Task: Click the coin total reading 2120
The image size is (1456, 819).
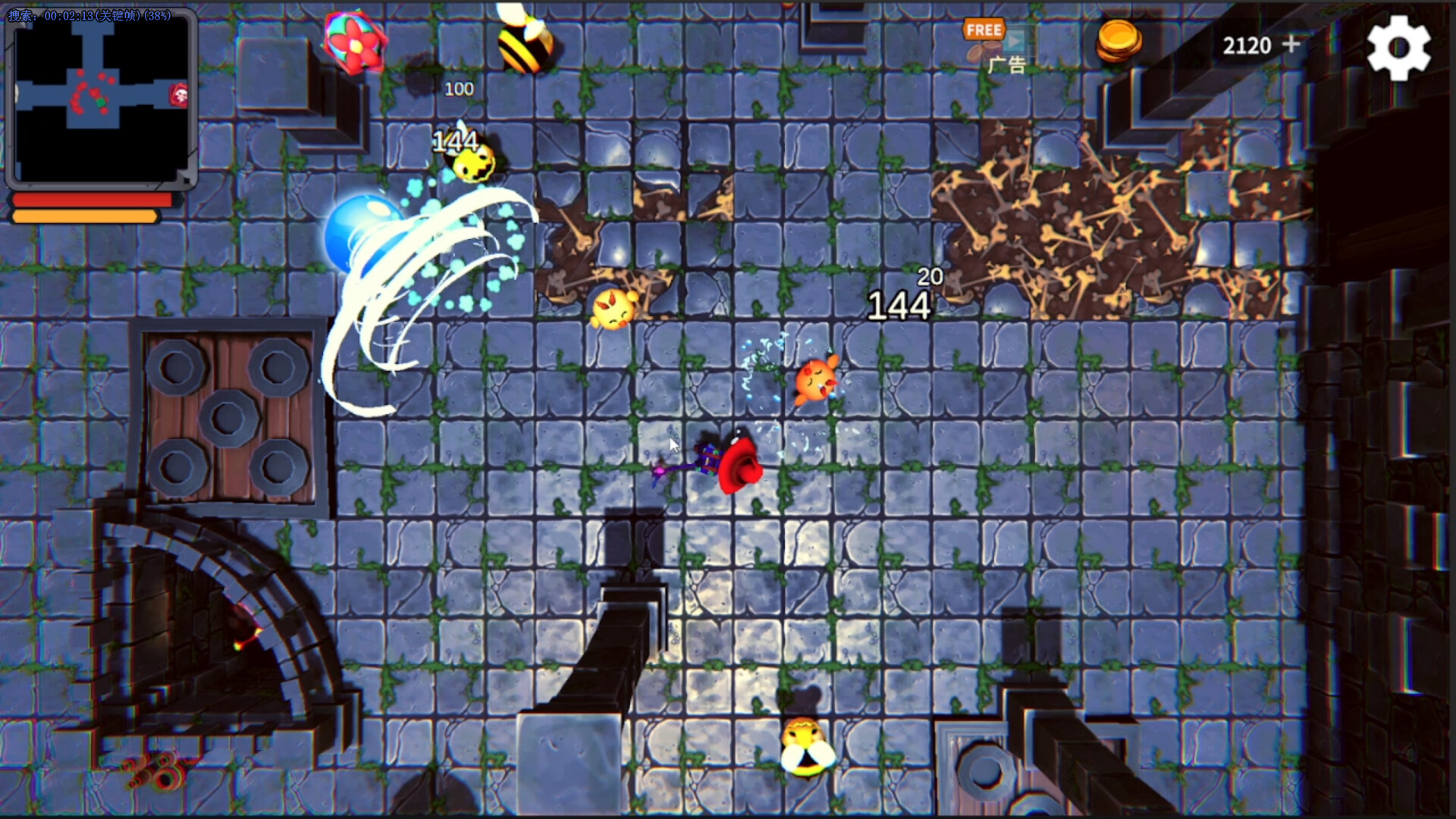Action: (1246, 45)
